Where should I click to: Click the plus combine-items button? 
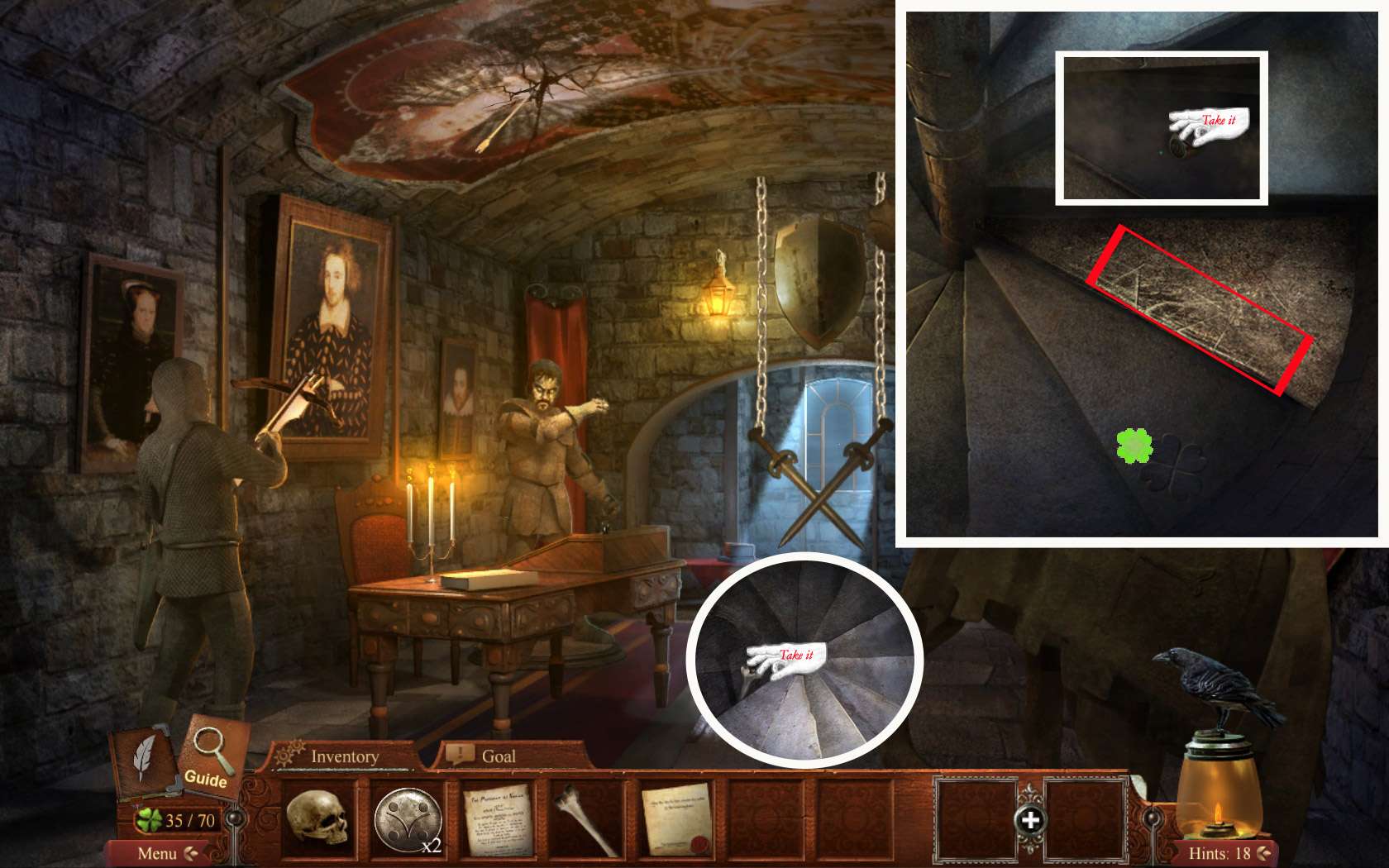pyautogui.click(x=1030, y=820)
